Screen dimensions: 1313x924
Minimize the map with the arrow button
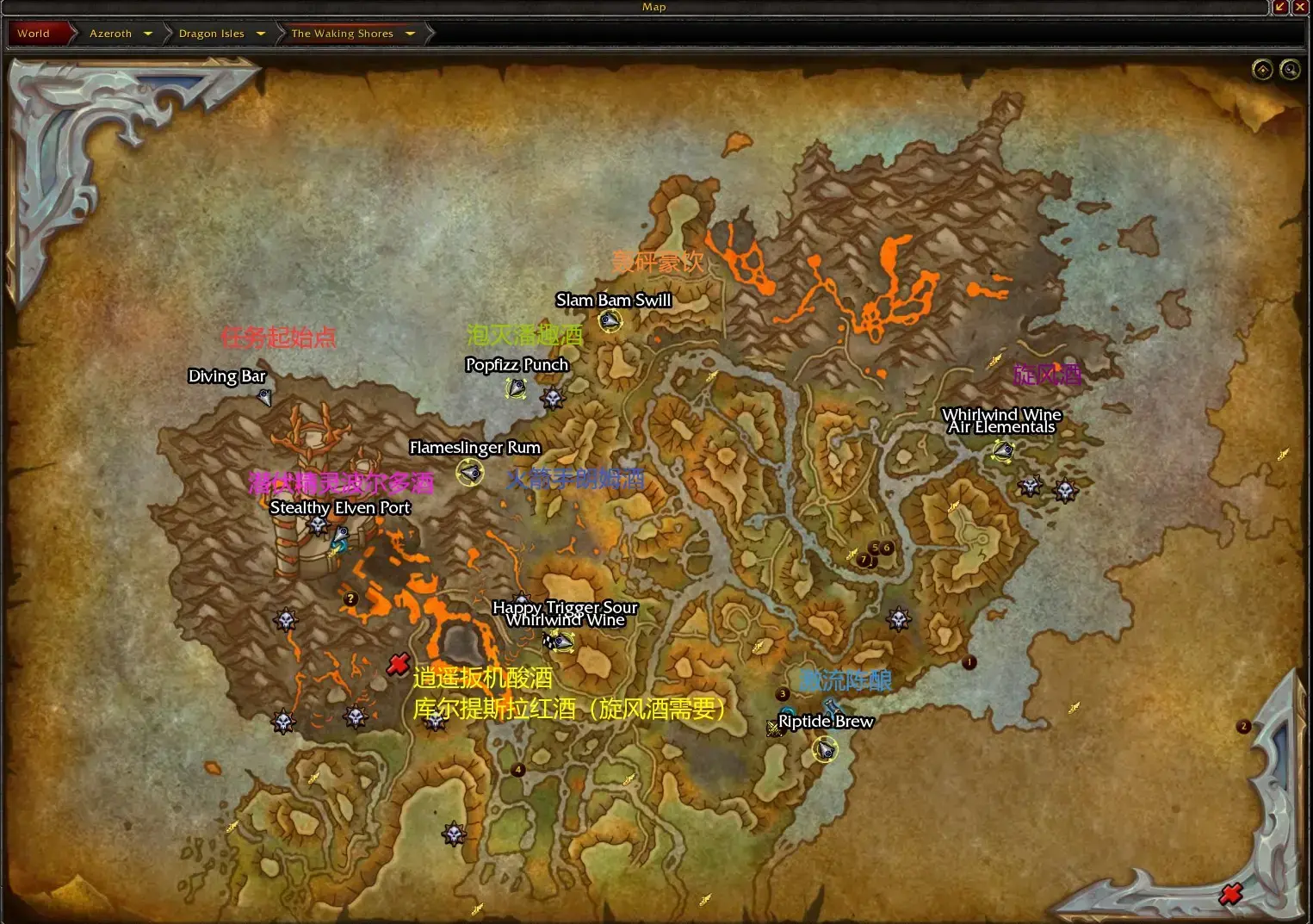coord(1280,7)
